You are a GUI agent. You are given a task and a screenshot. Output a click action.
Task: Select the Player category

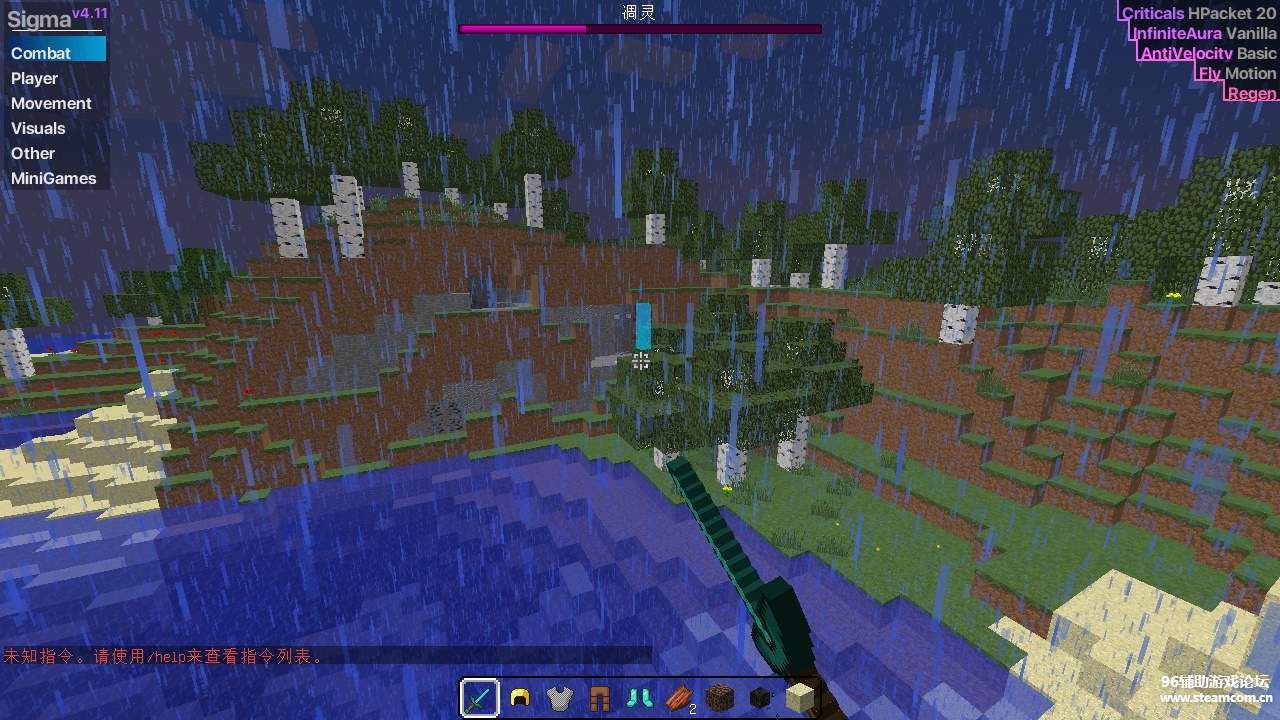click(35, 78)
